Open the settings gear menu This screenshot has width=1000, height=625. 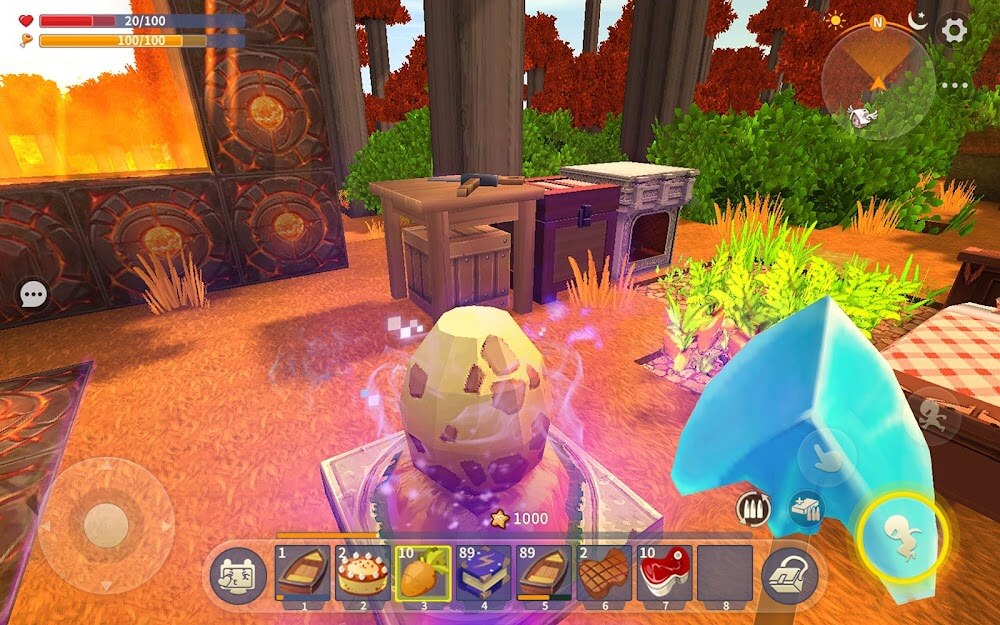(x=954, y=30)
